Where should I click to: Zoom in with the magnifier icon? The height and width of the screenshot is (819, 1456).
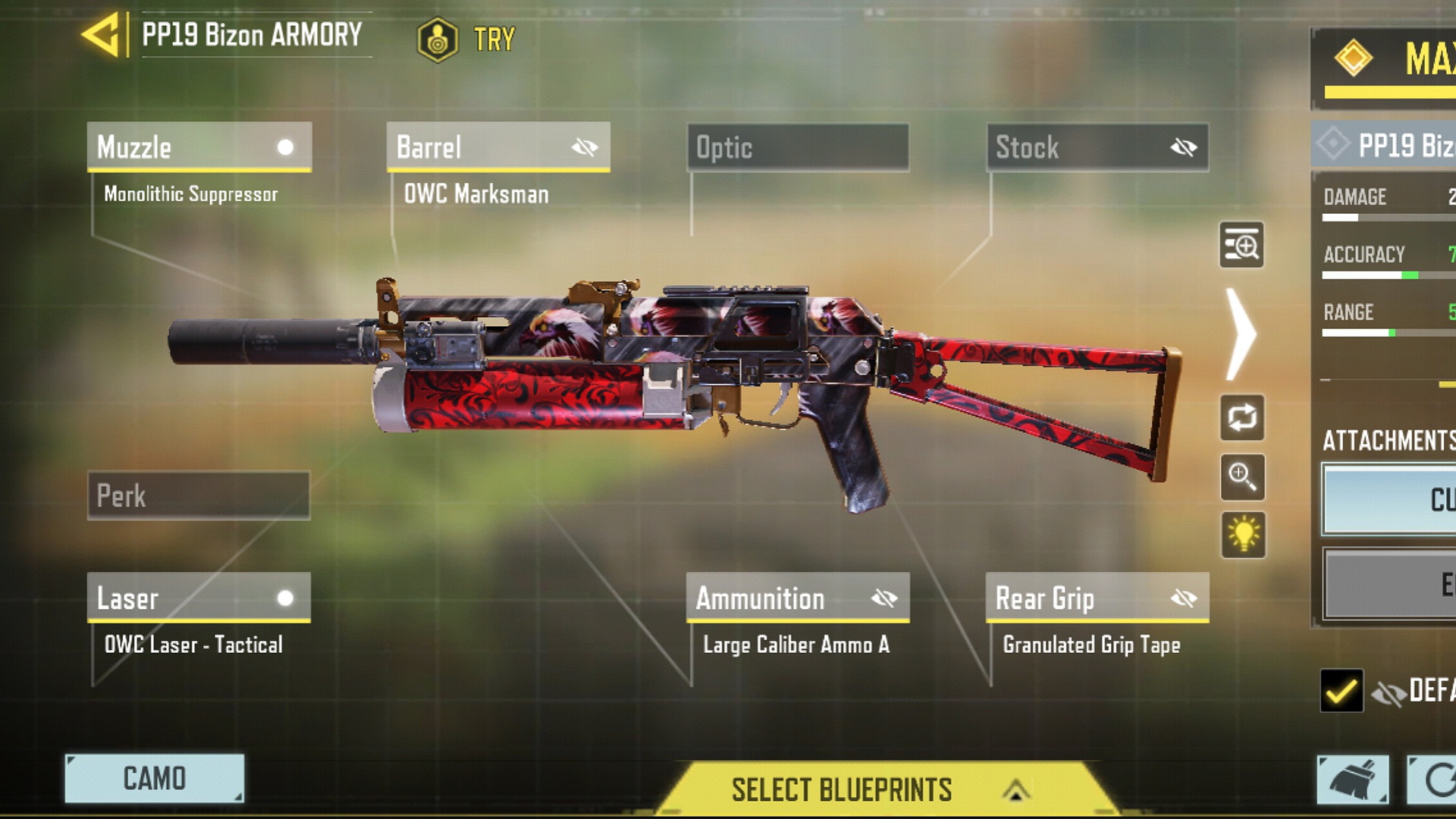coord(1241,477)
